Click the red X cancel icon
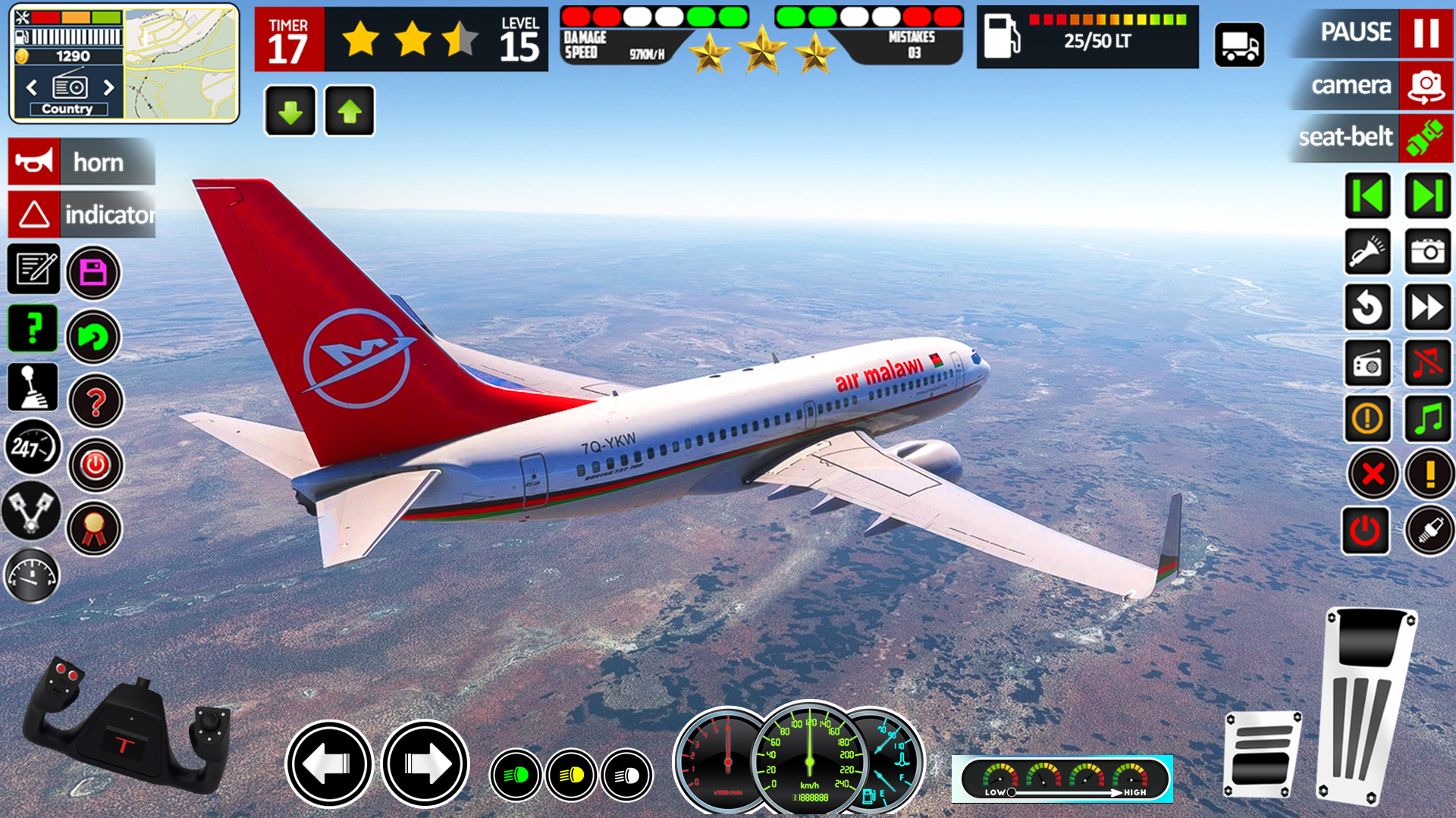 pos(1372,475)
